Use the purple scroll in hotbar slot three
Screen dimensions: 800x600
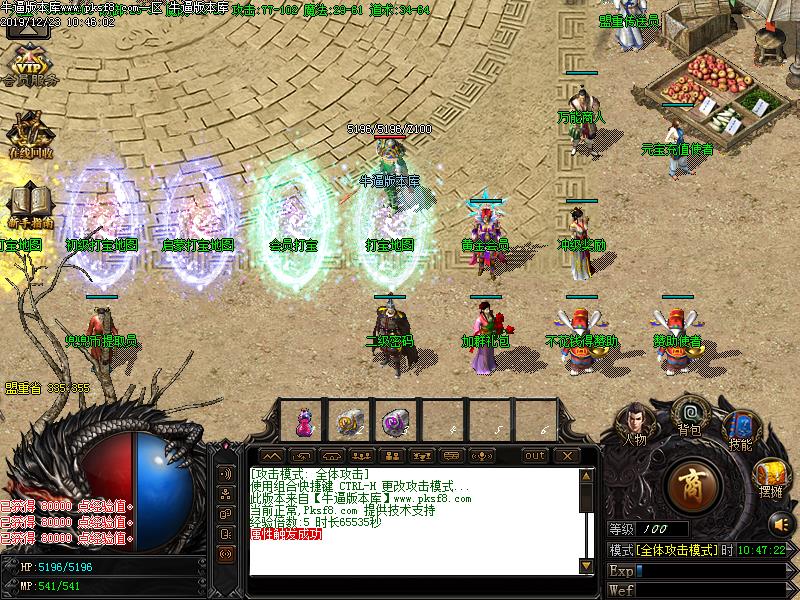pos(393,422)
